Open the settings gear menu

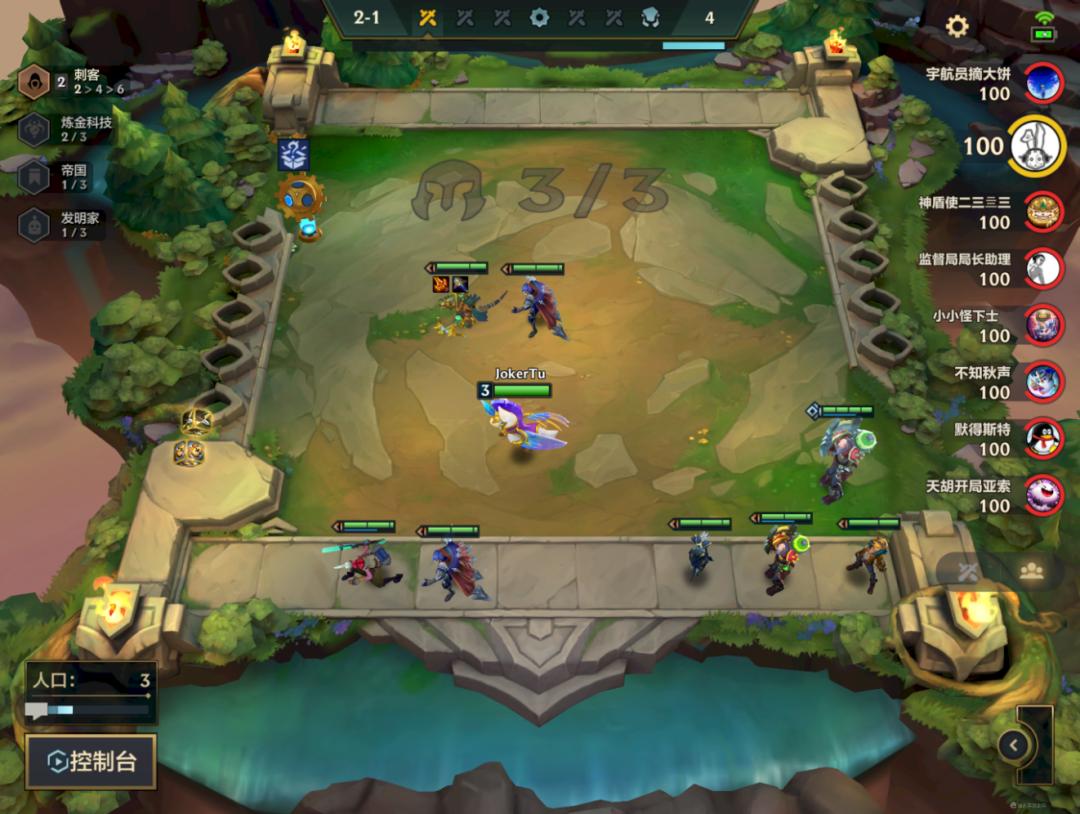tap(957, 26)
